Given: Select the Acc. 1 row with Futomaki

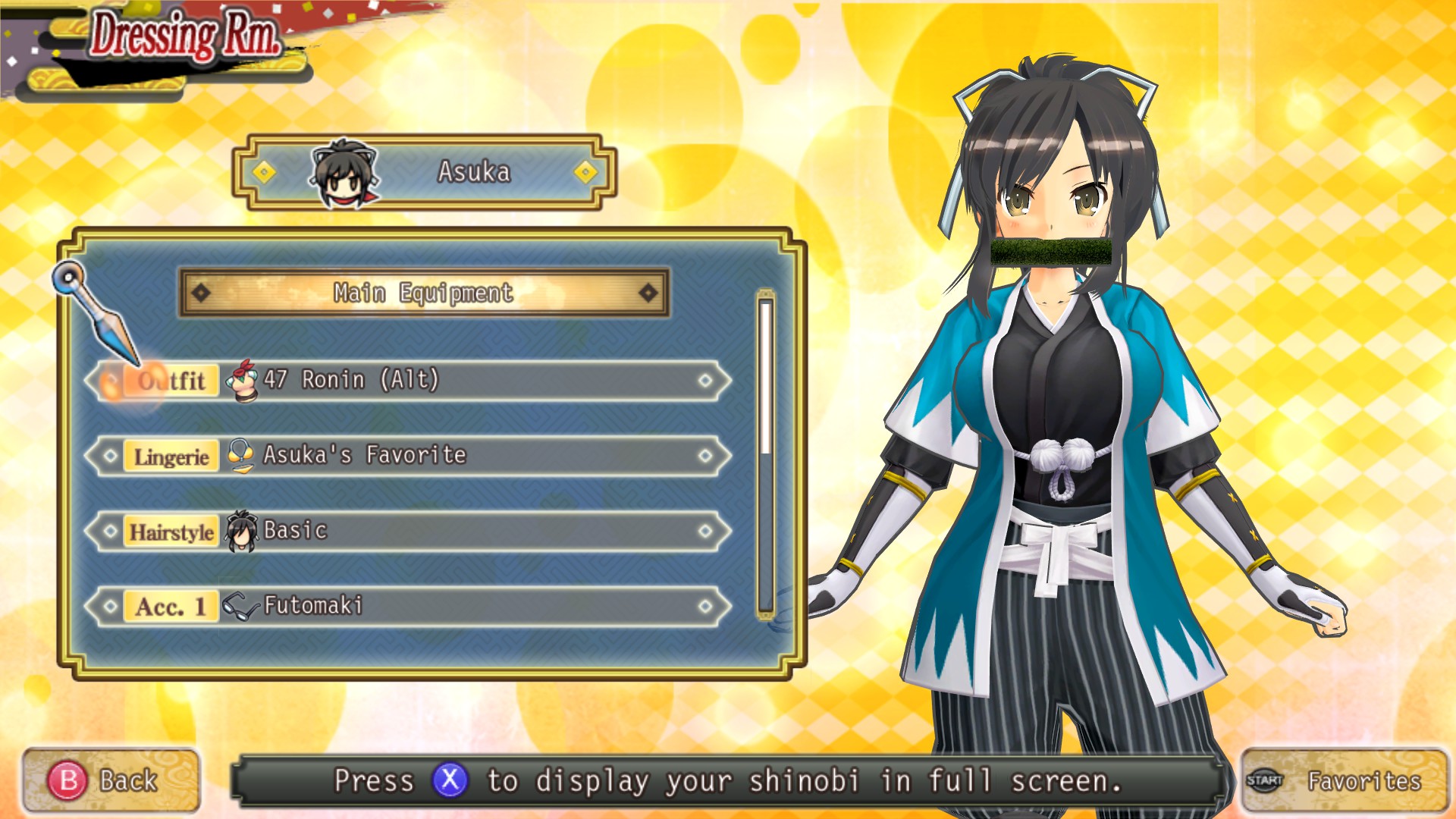Looking at the screenshot, I should 409,606.
